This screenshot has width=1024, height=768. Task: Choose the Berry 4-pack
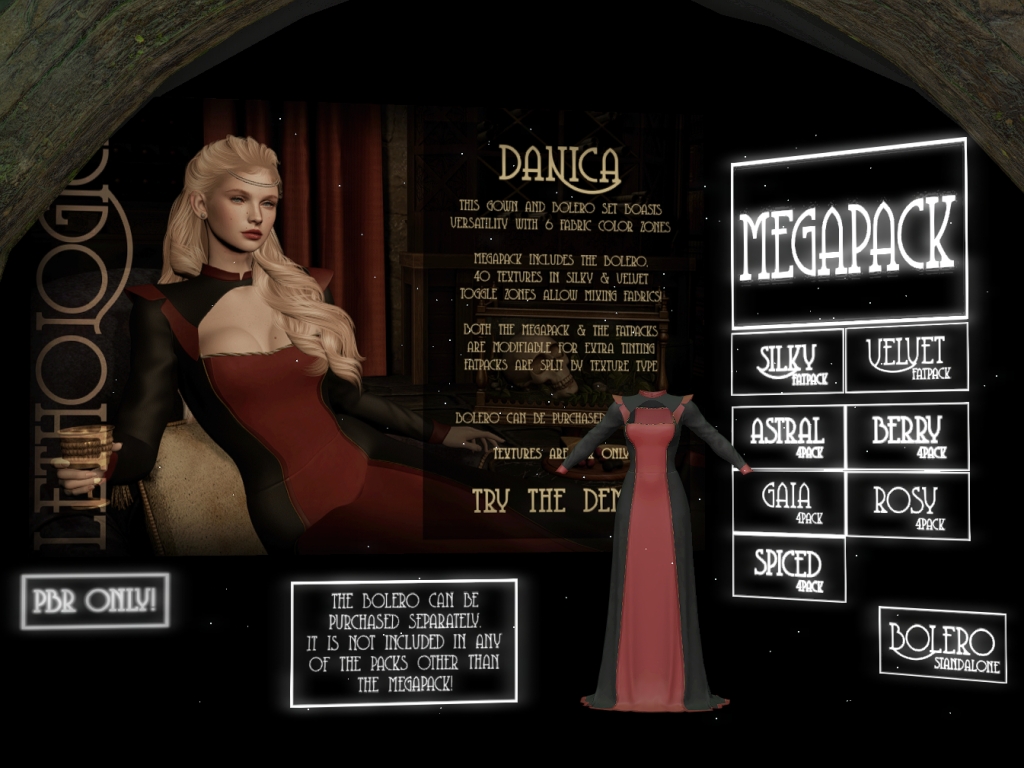tap(907, 435)
